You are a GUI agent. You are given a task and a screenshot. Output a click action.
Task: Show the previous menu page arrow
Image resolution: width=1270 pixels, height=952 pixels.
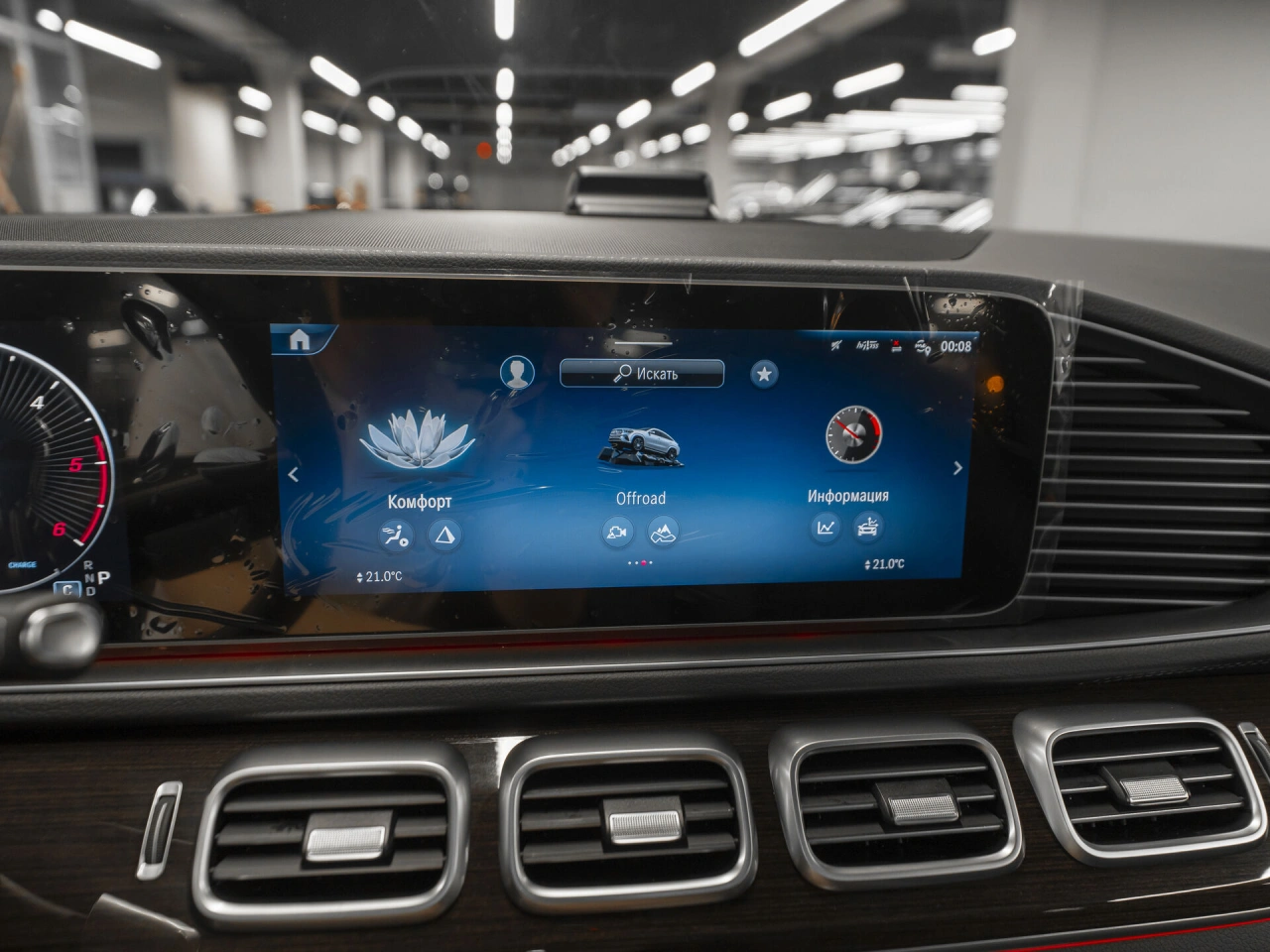[x=293, y=475]
